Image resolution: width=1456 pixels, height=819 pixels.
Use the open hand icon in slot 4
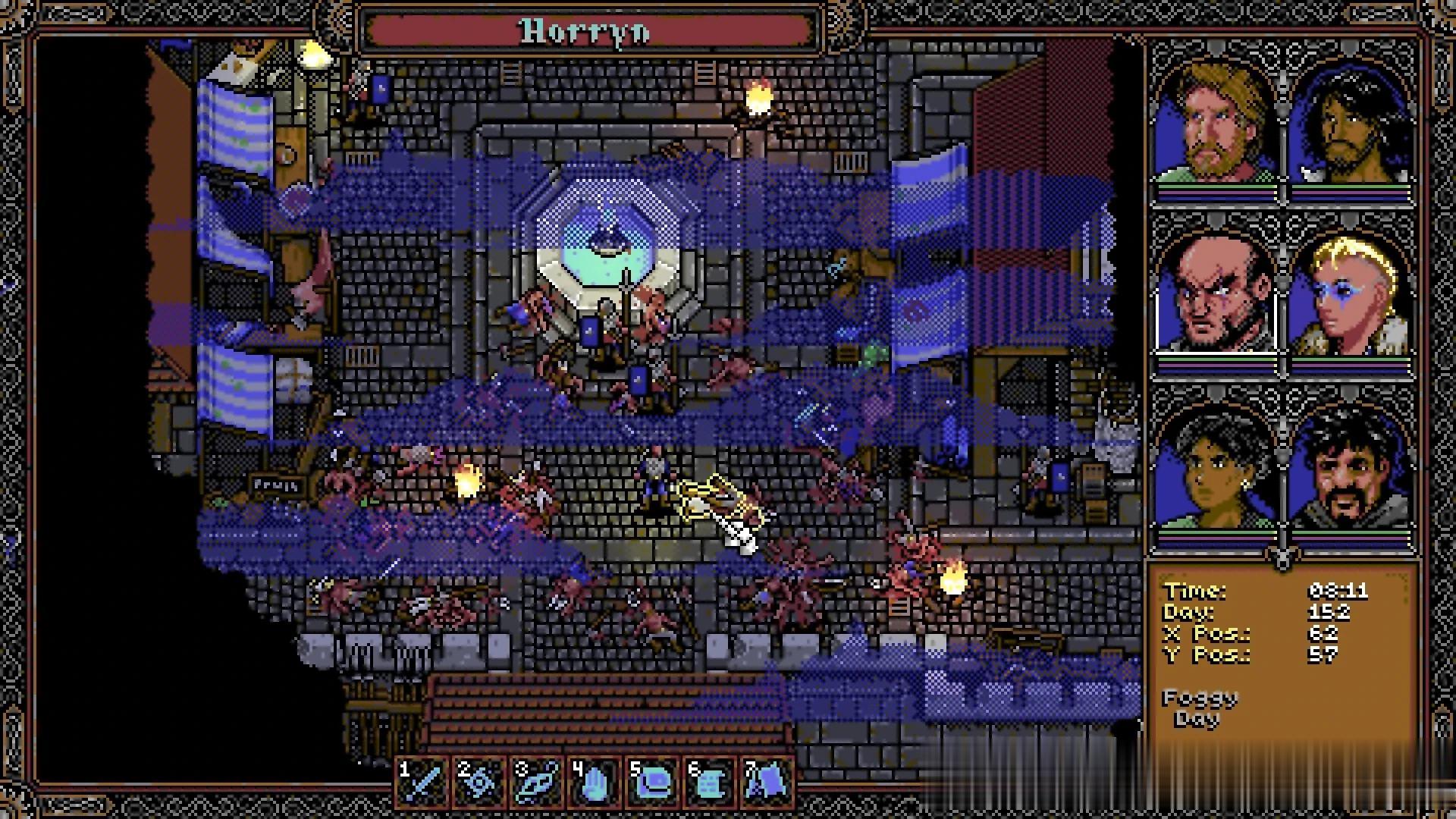(x=595, y=780)
